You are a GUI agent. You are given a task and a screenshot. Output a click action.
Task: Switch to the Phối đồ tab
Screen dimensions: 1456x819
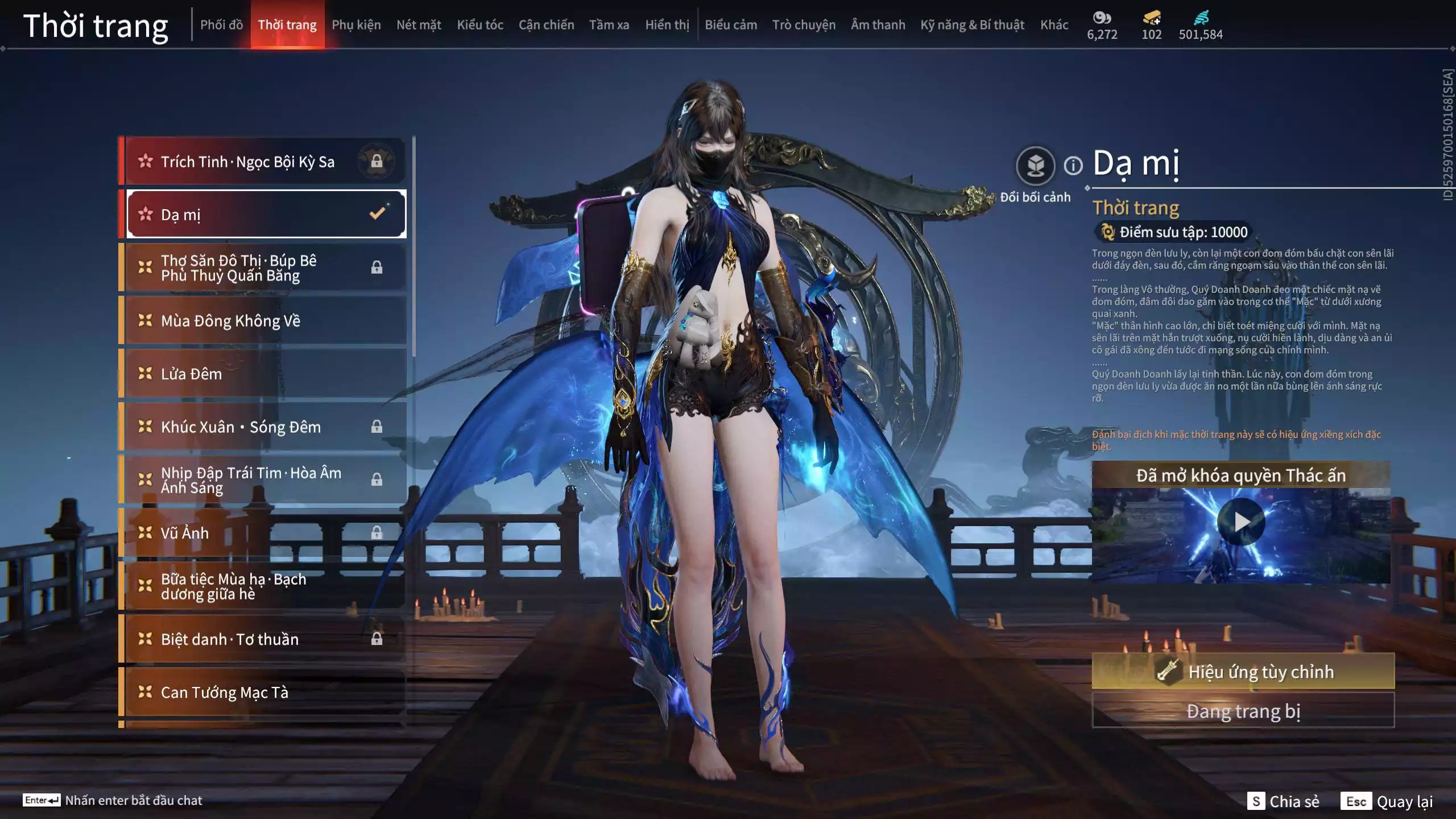[221, 25]
